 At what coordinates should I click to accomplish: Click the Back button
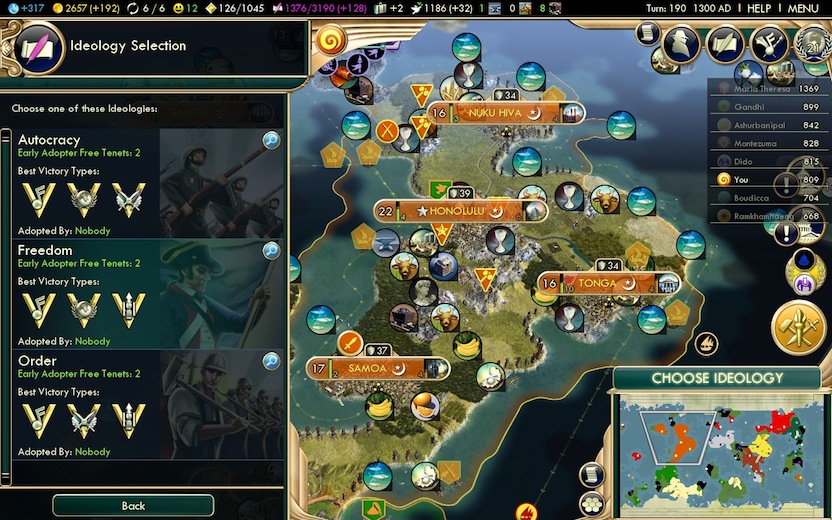pyautogui.click(x=133, y=506)
